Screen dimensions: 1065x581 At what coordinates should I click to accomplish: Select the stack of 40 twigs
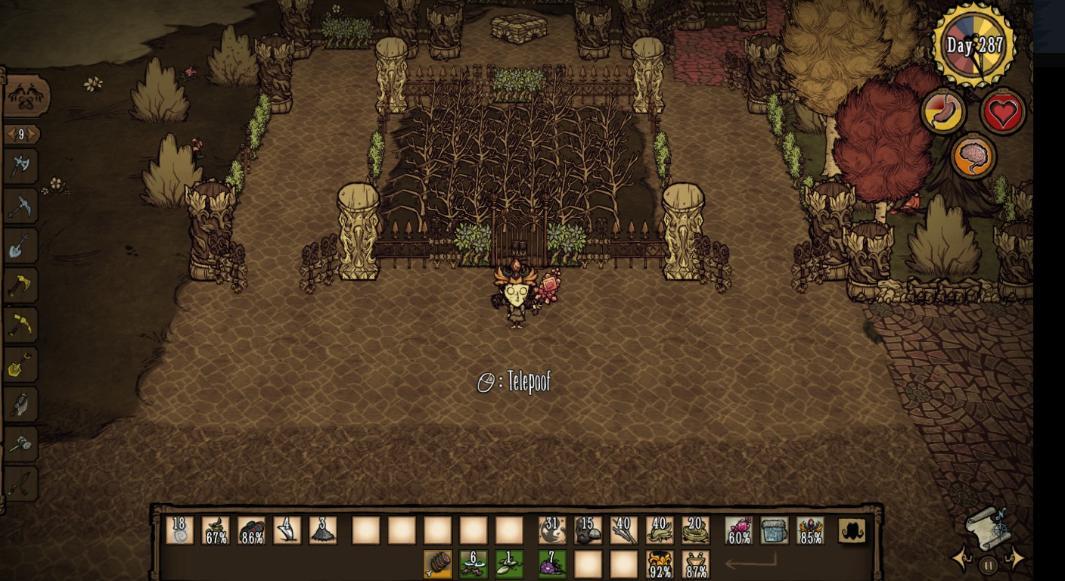click(623, 530)
